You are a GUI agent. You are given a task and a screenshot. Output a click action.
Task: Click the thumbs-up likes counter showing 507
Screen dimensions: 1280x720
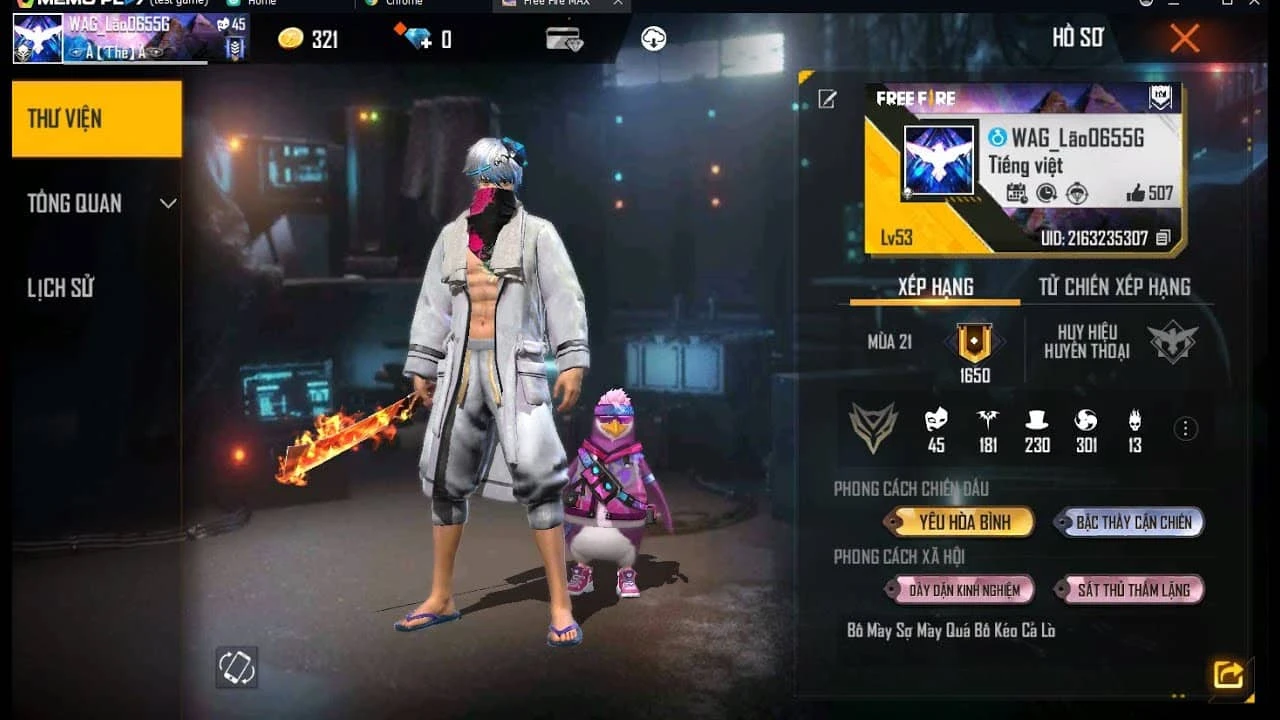pyautogui.click(x=1148, y=192)
